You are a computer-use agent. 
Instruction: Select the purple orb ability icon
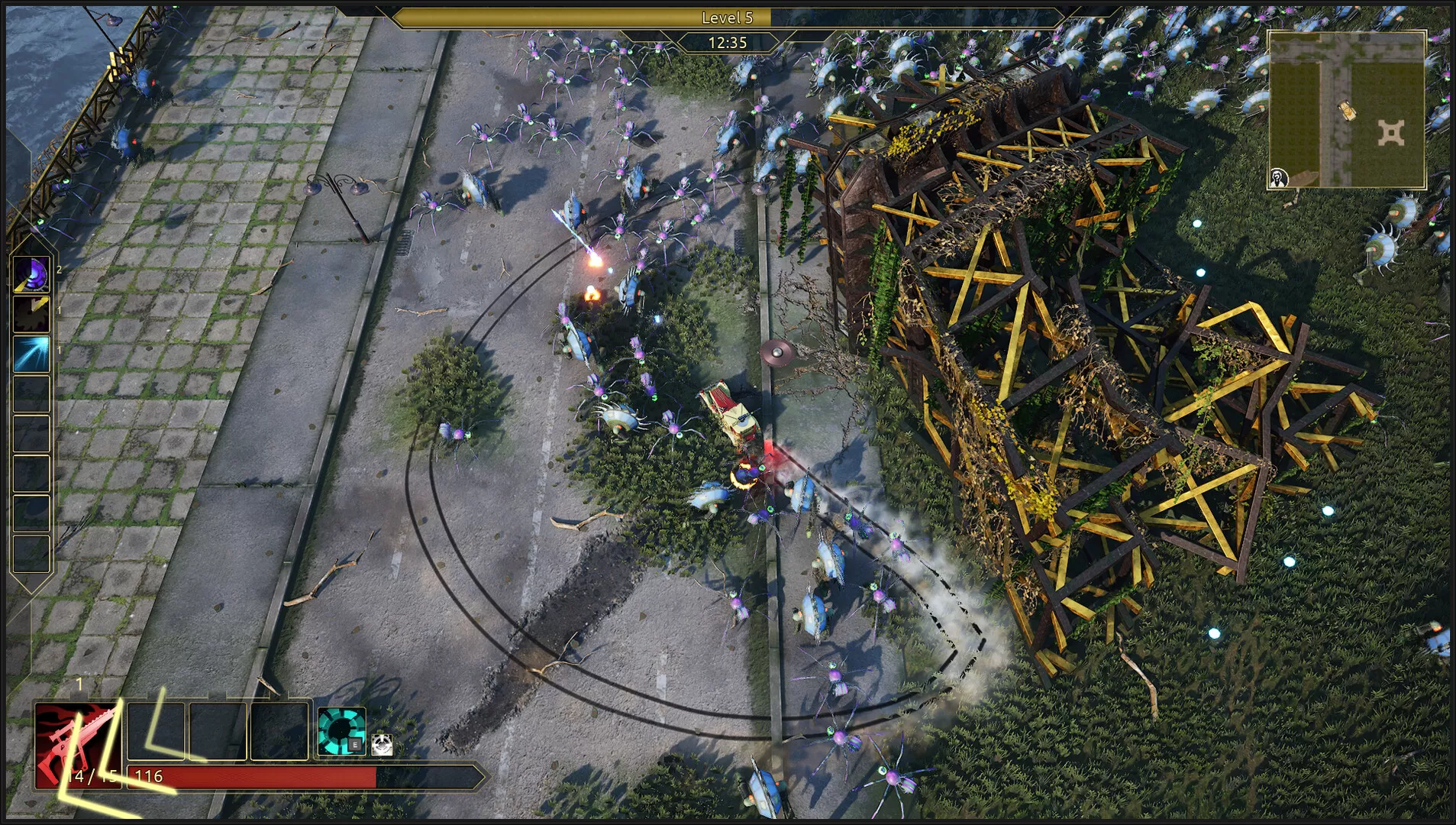click(31, 274)
